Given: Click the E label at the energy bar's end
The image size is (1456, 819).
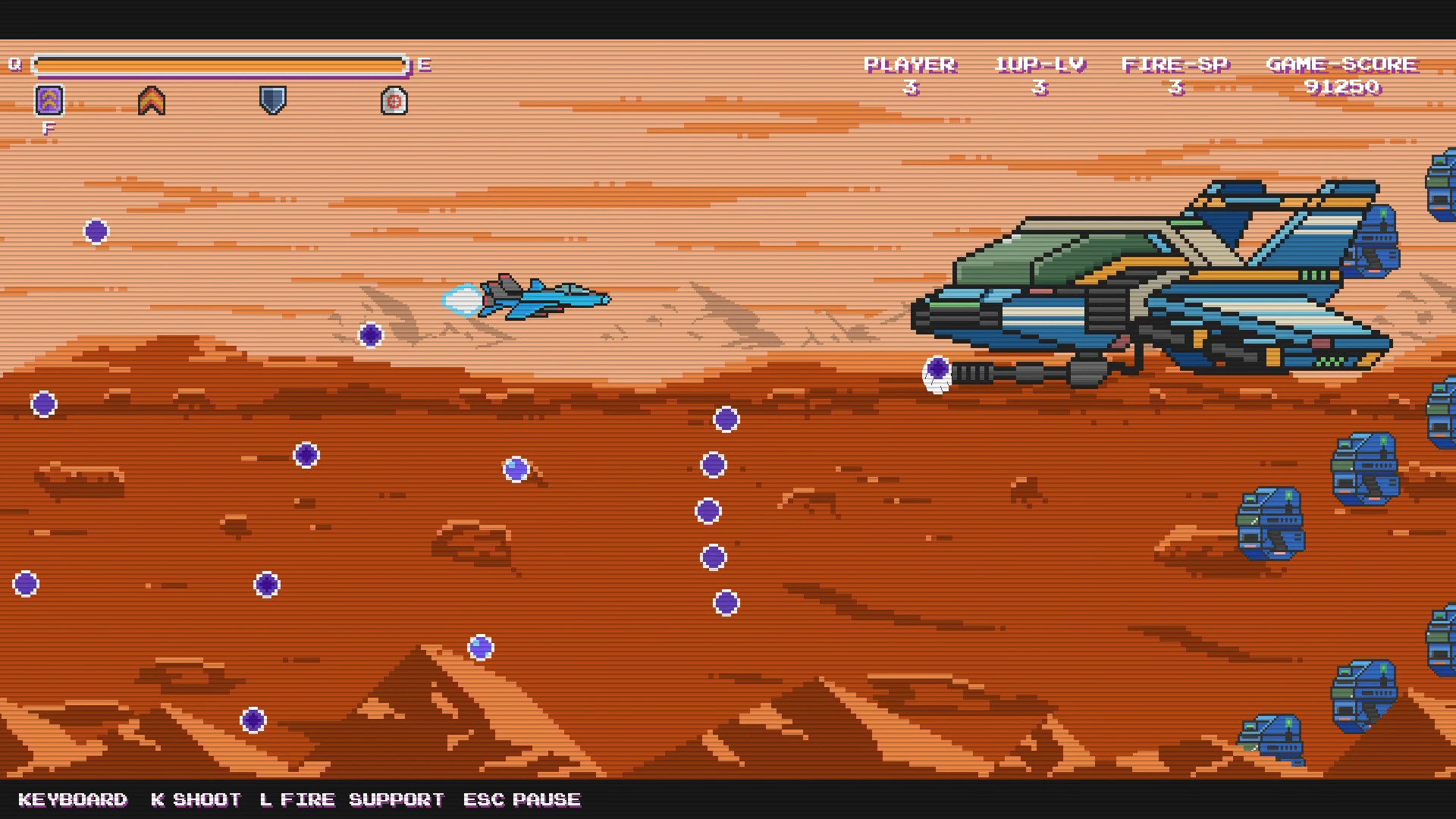Looking at the screenshot, I should pos(425,65).
